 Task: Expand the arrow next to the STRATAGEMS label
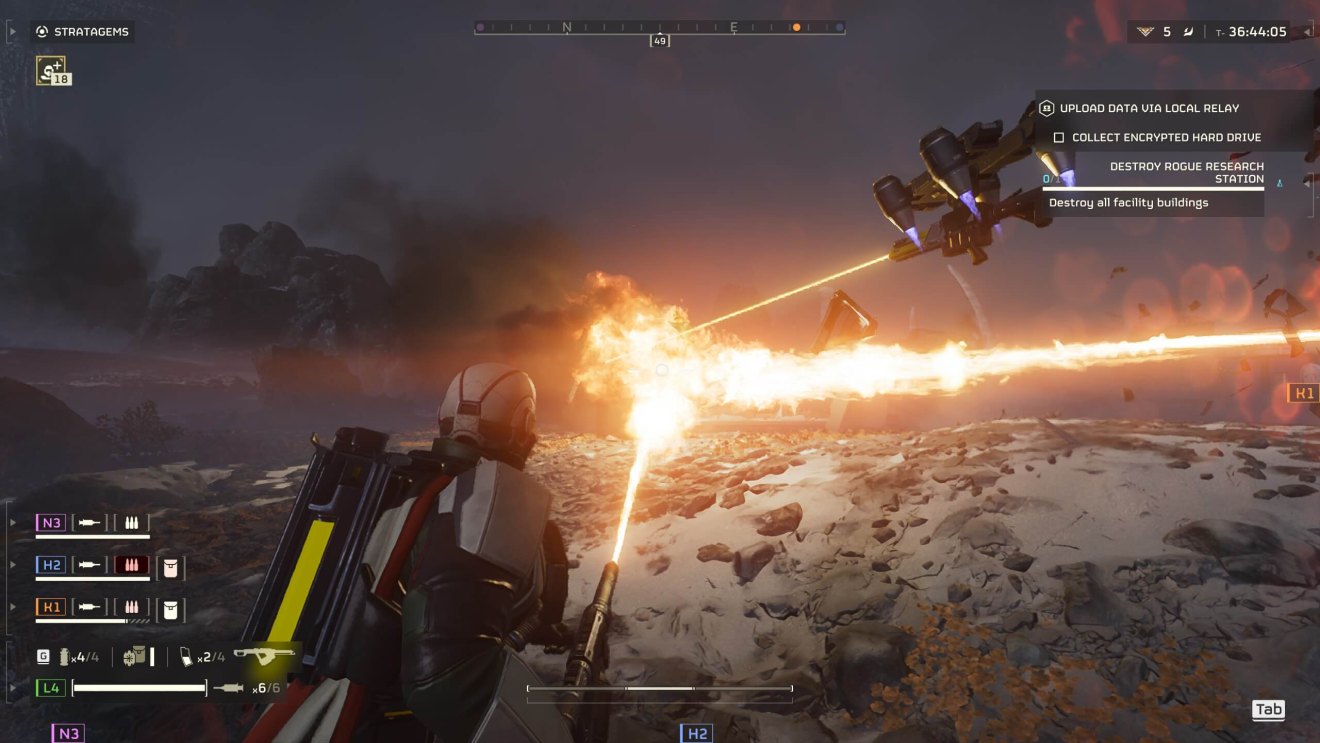point(12,31)
